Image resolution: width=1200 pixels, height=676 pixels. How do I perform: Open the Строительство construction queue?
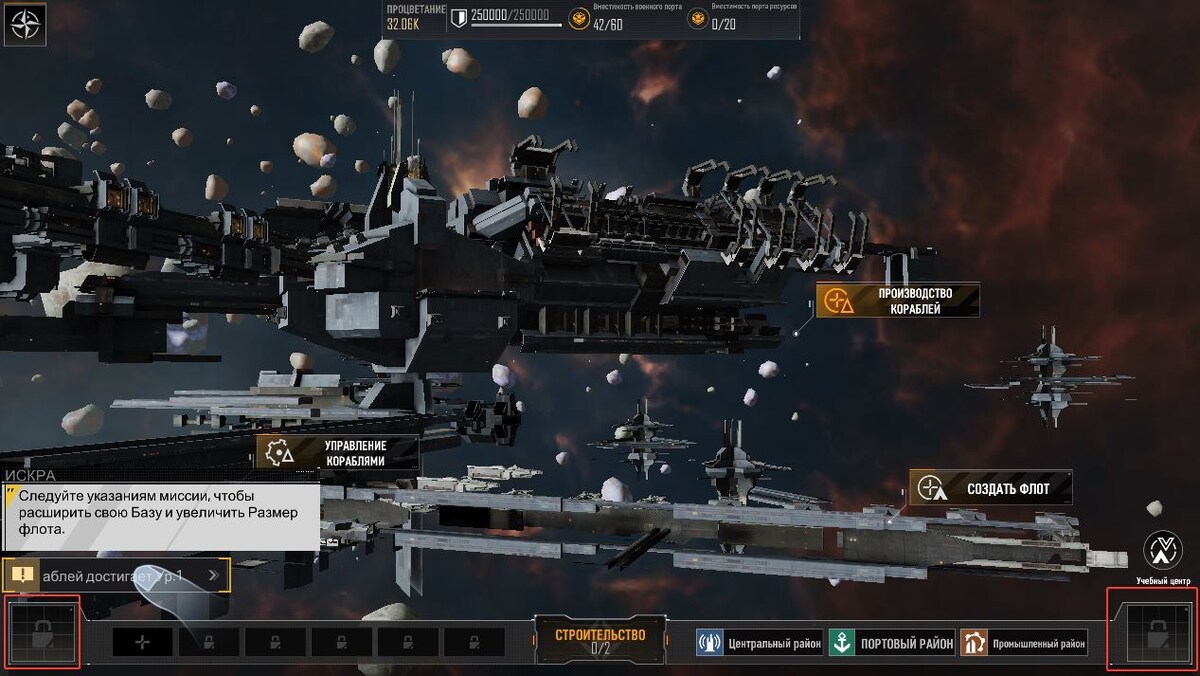(x=600, y=640)
